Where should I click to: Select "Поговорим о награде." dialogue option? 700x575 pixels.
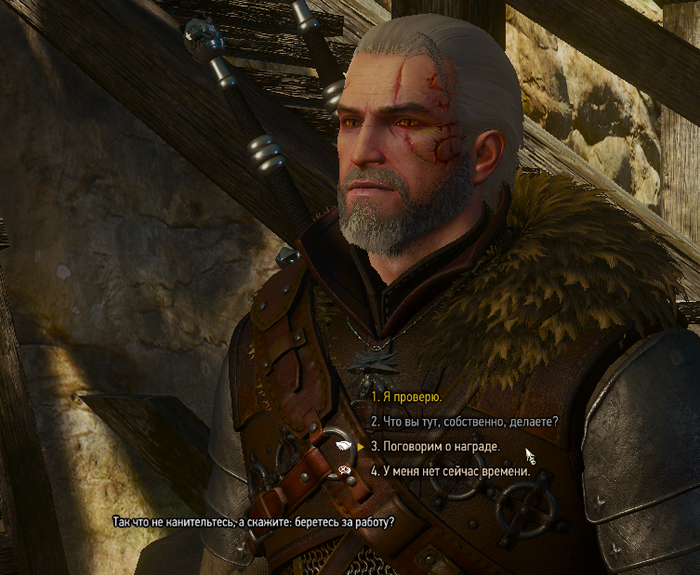pos(435,446)
